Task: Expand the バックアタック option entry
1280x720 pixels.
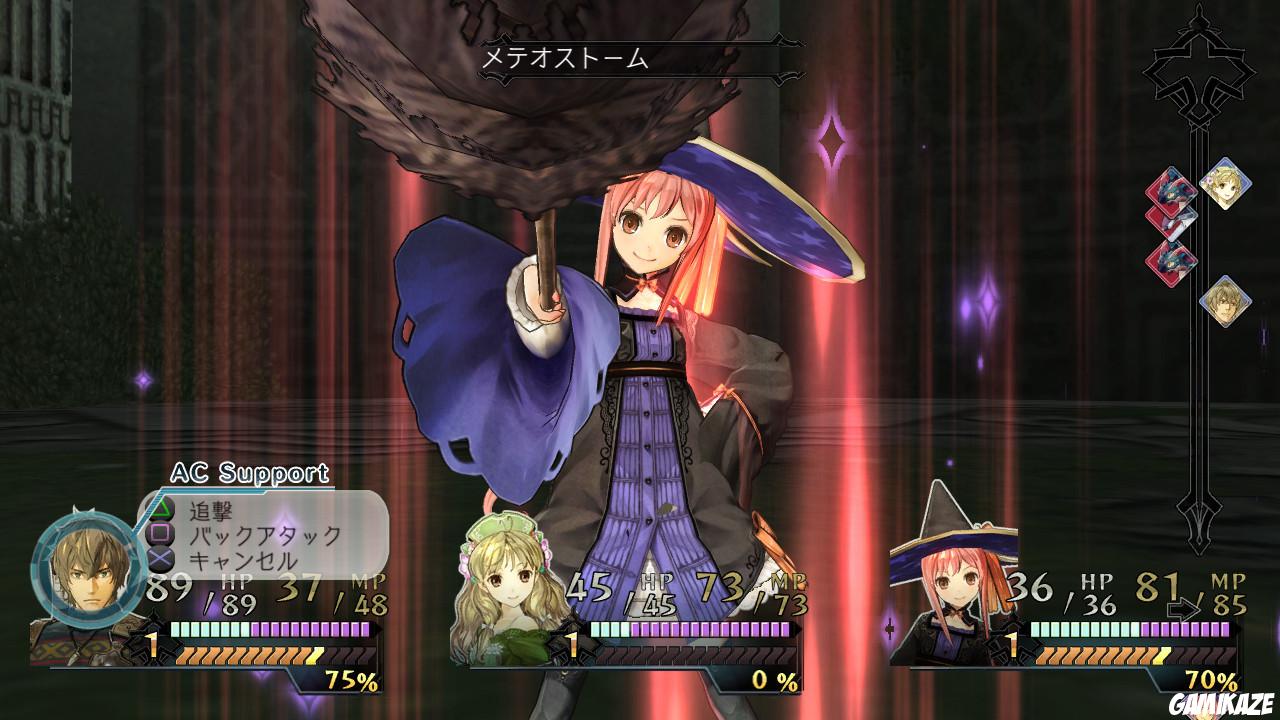Action: (262, 535)
